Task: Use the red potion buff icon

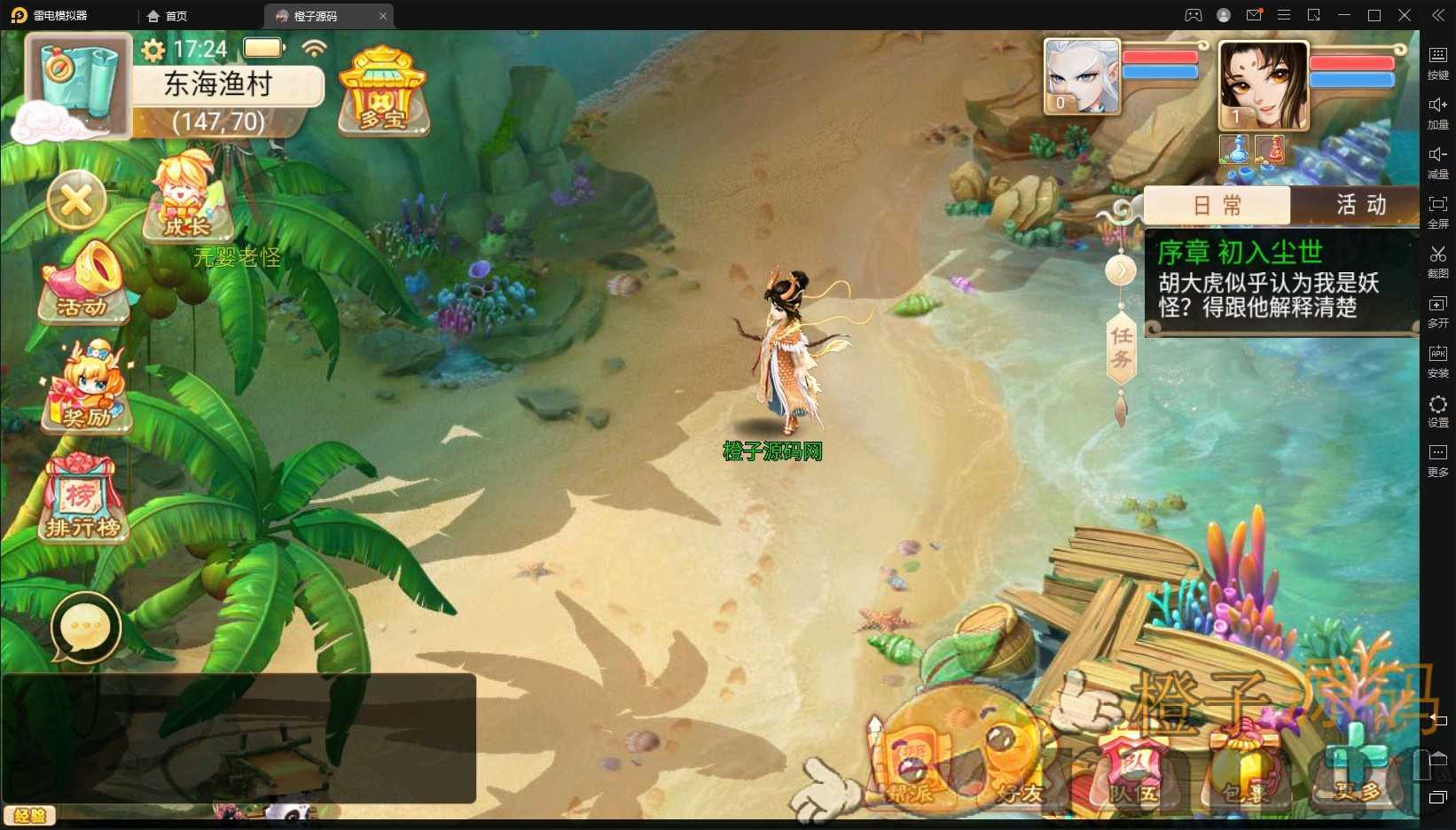Action: (1270, 149)
